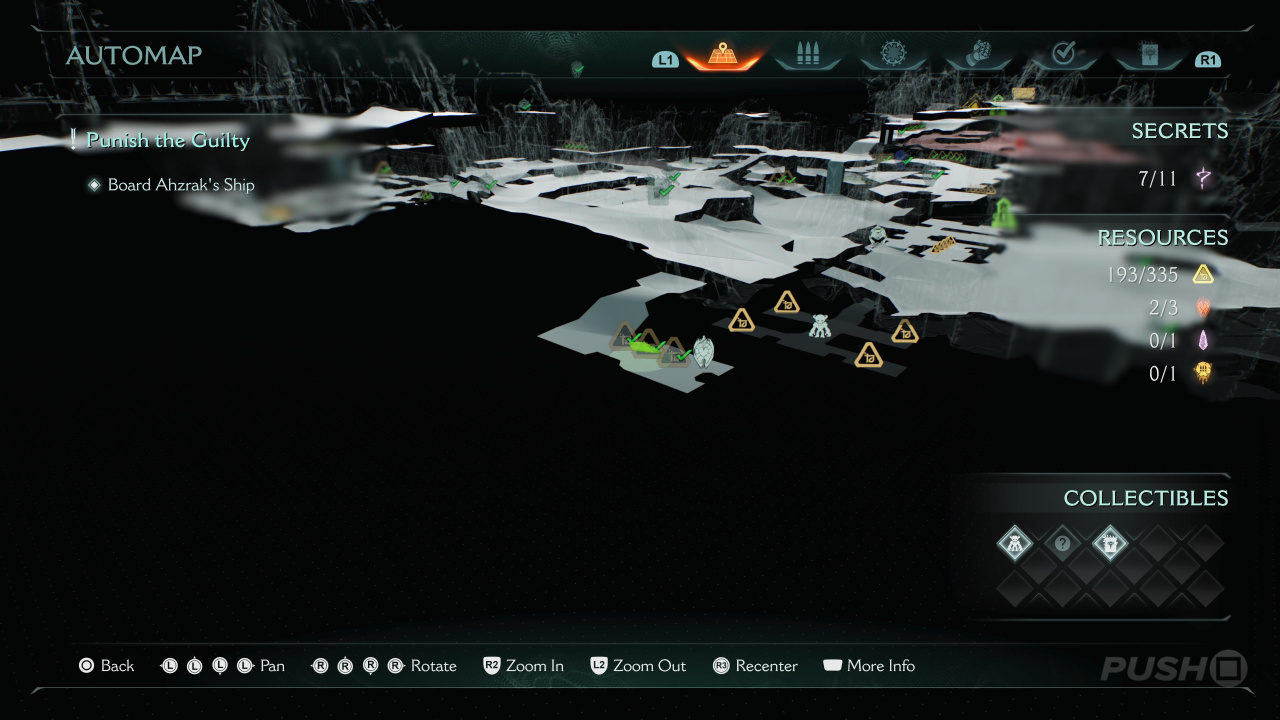Select the Punish the Guilty mission title
The width and height of the screenshot is (1280, 720).
tap(167, 140)
